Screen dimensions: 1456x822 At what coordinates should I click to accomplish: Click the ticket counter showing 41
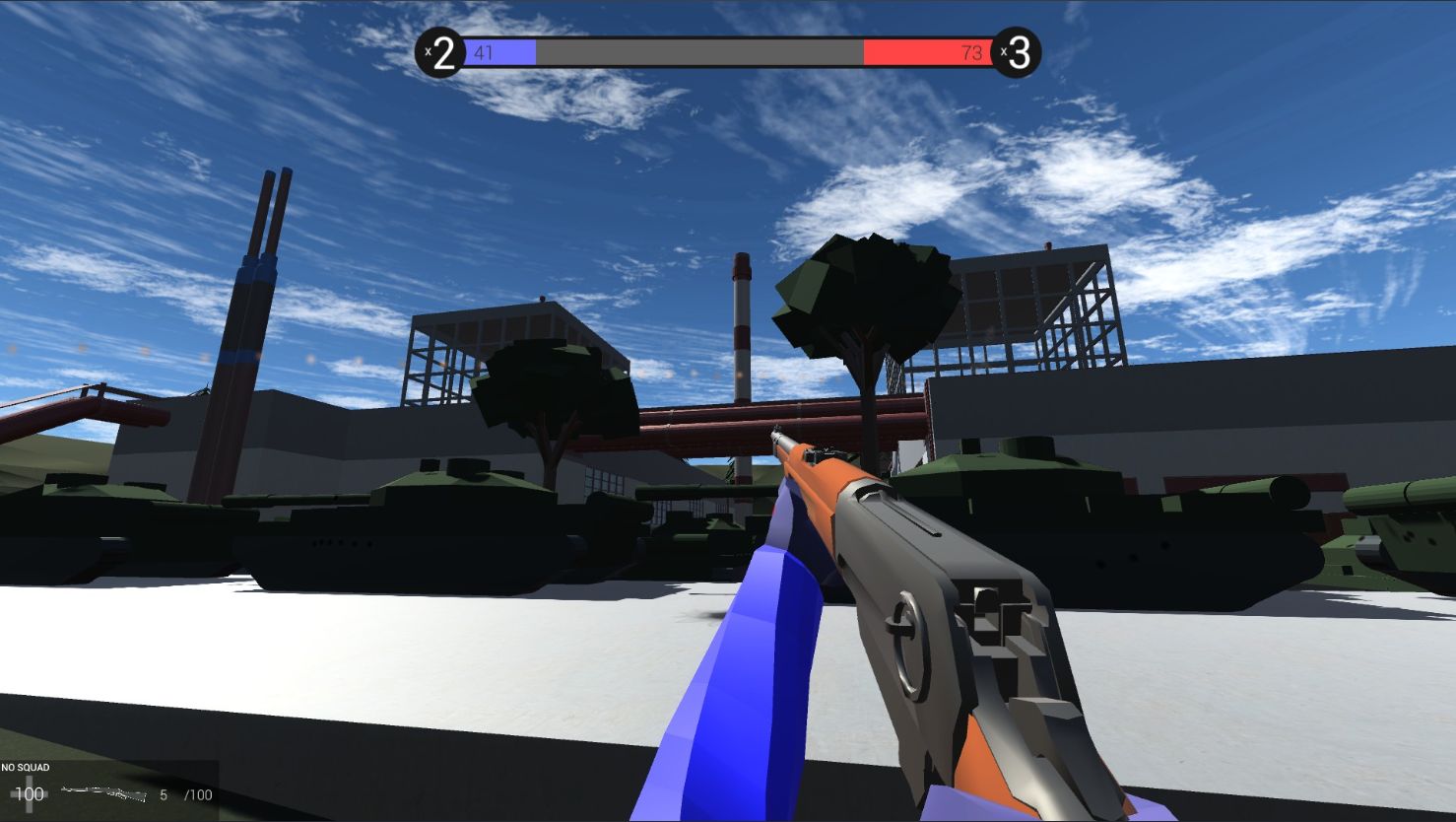483,53
